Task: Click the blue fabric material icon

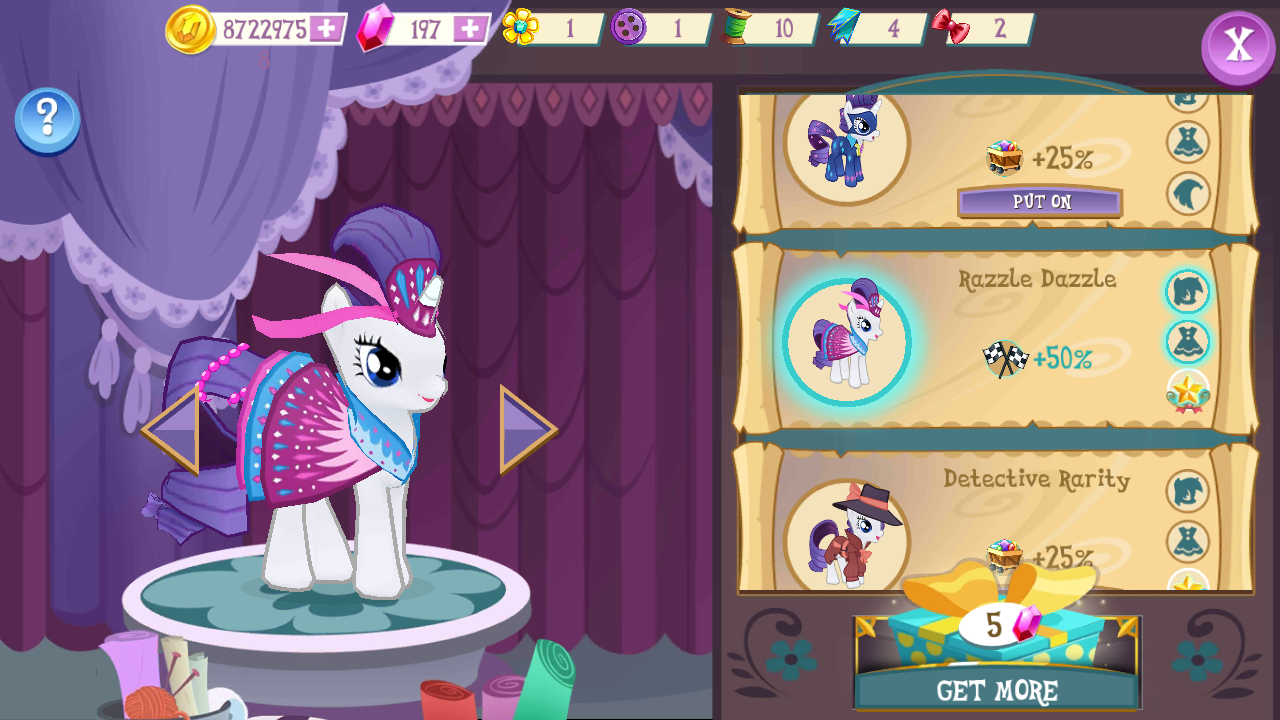Action: 846,28
